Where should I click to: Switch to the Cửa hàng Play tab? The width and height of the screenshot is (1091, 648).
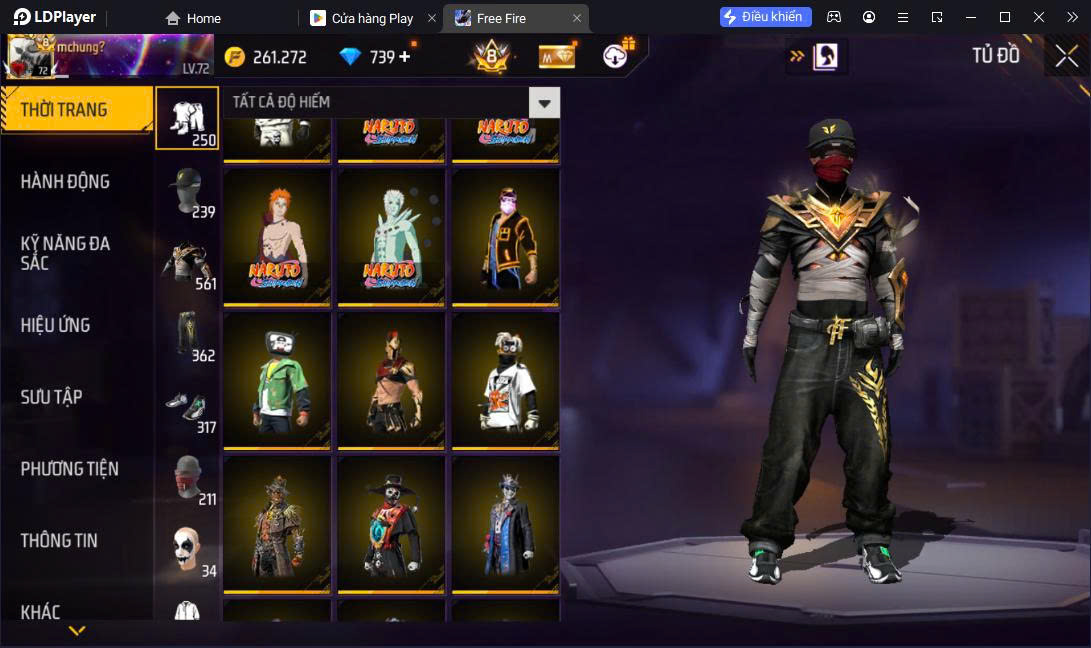pos(372,18)
